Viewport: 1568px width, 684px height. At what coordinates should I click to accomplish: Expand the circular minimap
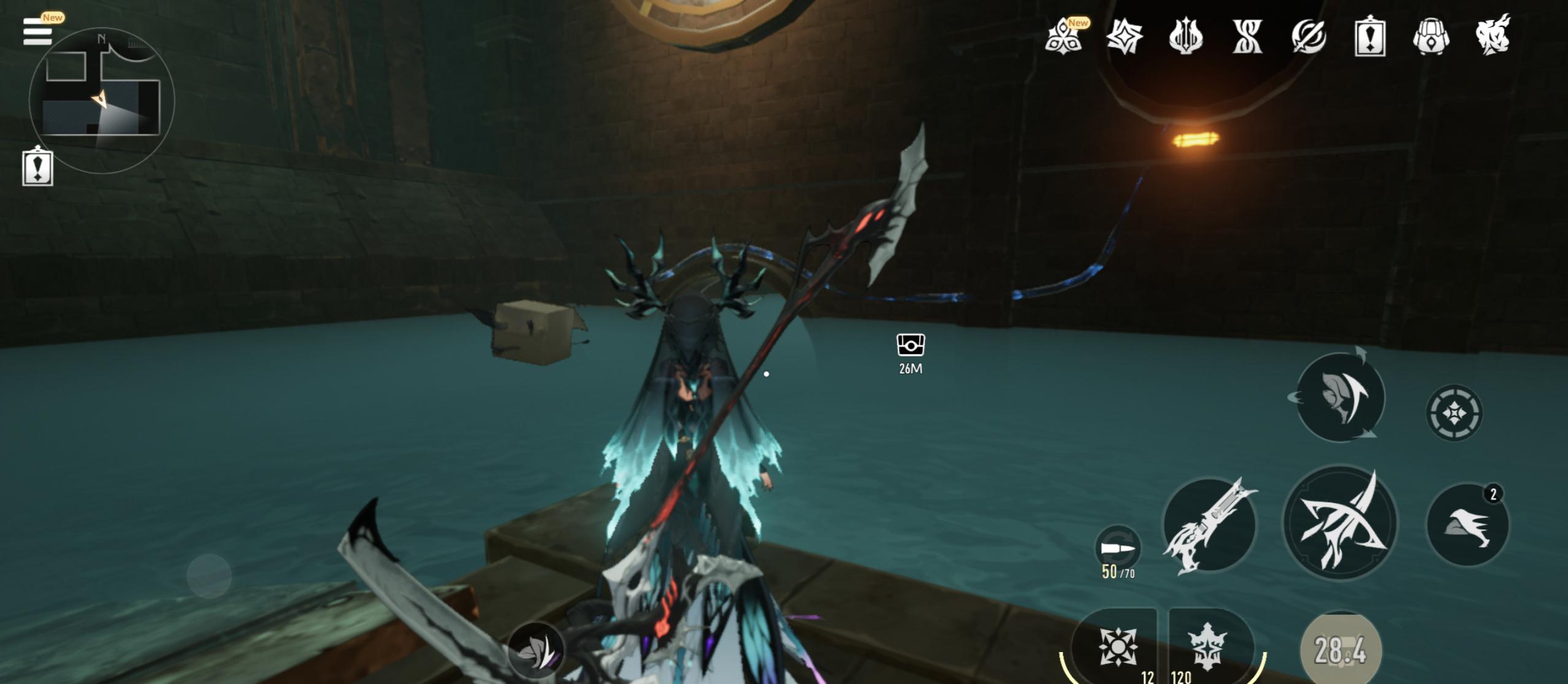click(101, 100)
